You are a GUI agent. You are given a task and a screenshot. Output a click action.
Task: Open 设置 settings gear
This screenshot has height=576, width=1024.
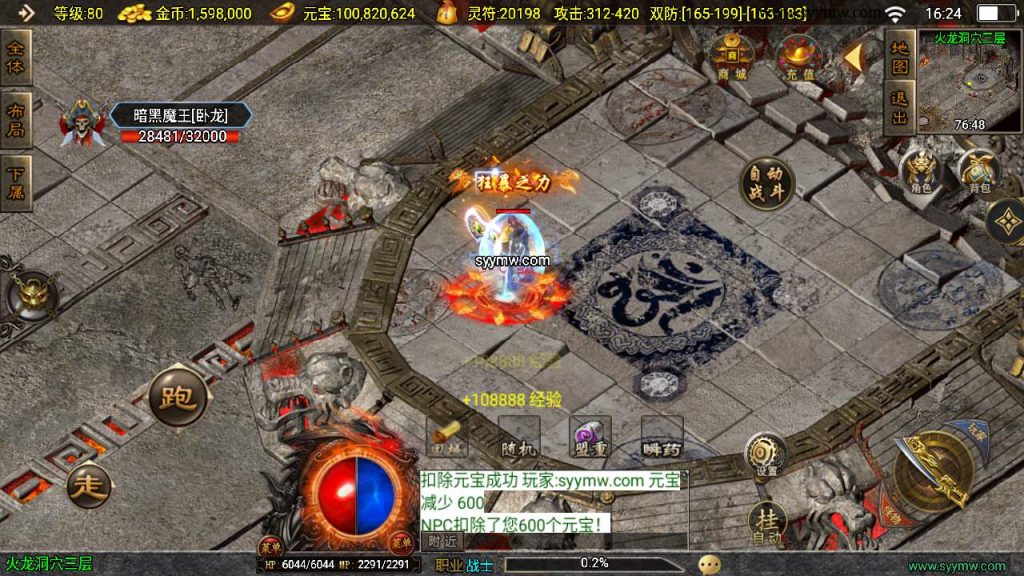[x=766, y=456]
